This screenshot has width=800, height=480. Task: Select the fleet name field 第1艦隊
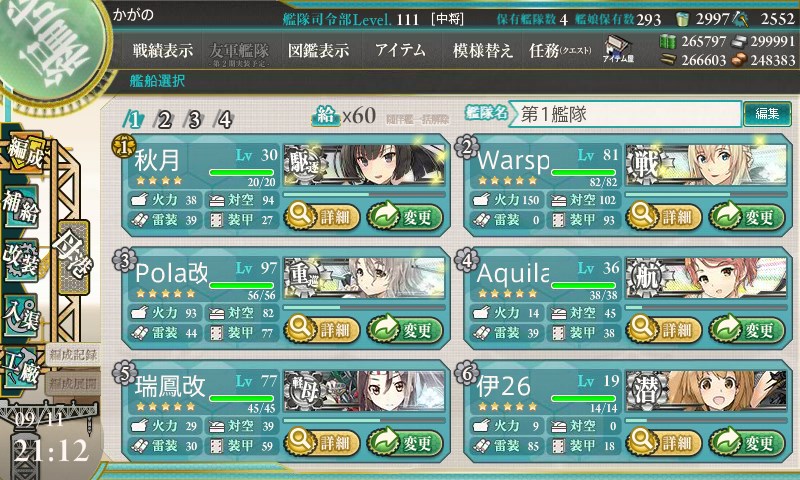click(625, 114)
